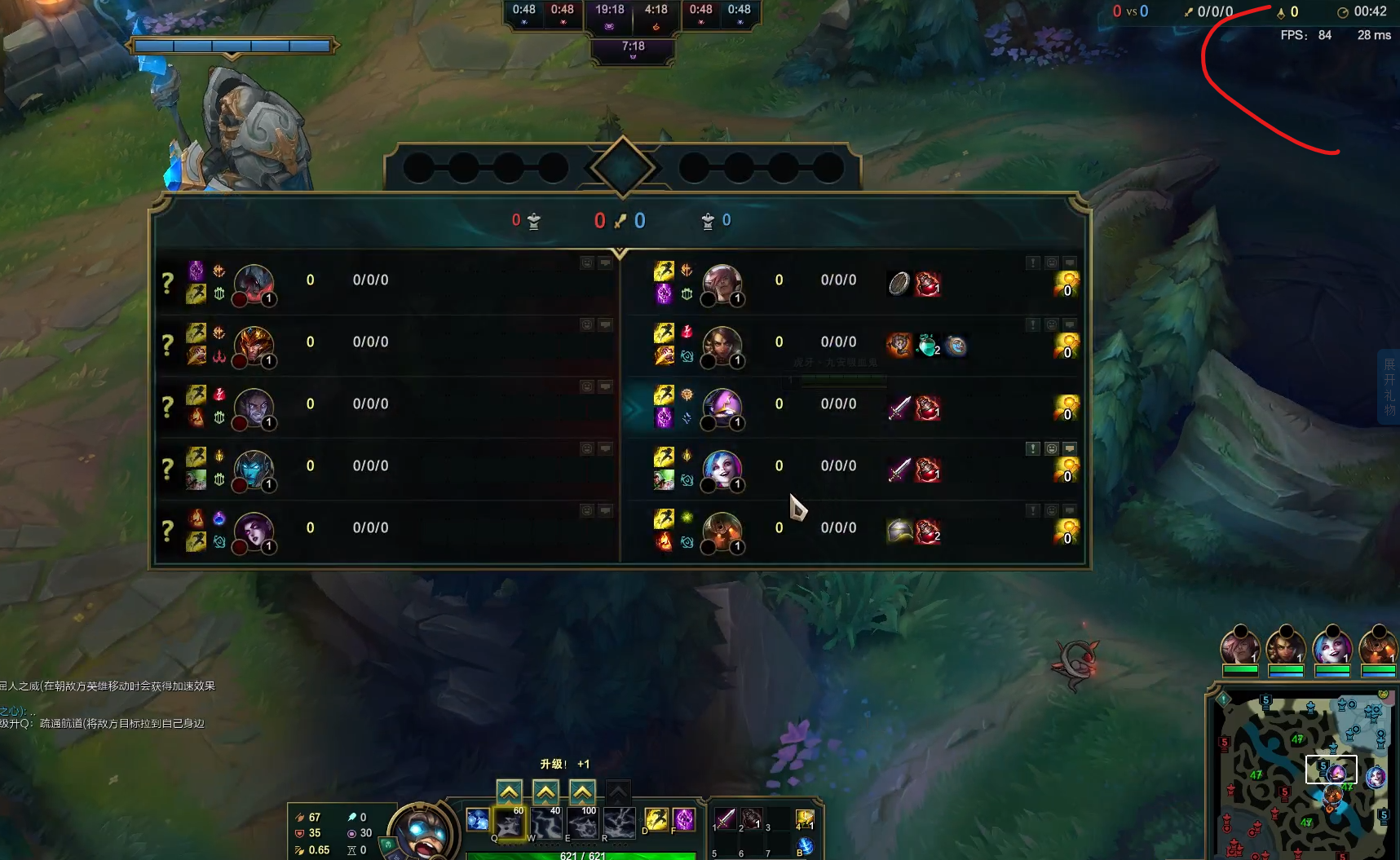Use the purple summoner spell on F
Viewport: 1400px width, 860px height.
click(684, 819)
